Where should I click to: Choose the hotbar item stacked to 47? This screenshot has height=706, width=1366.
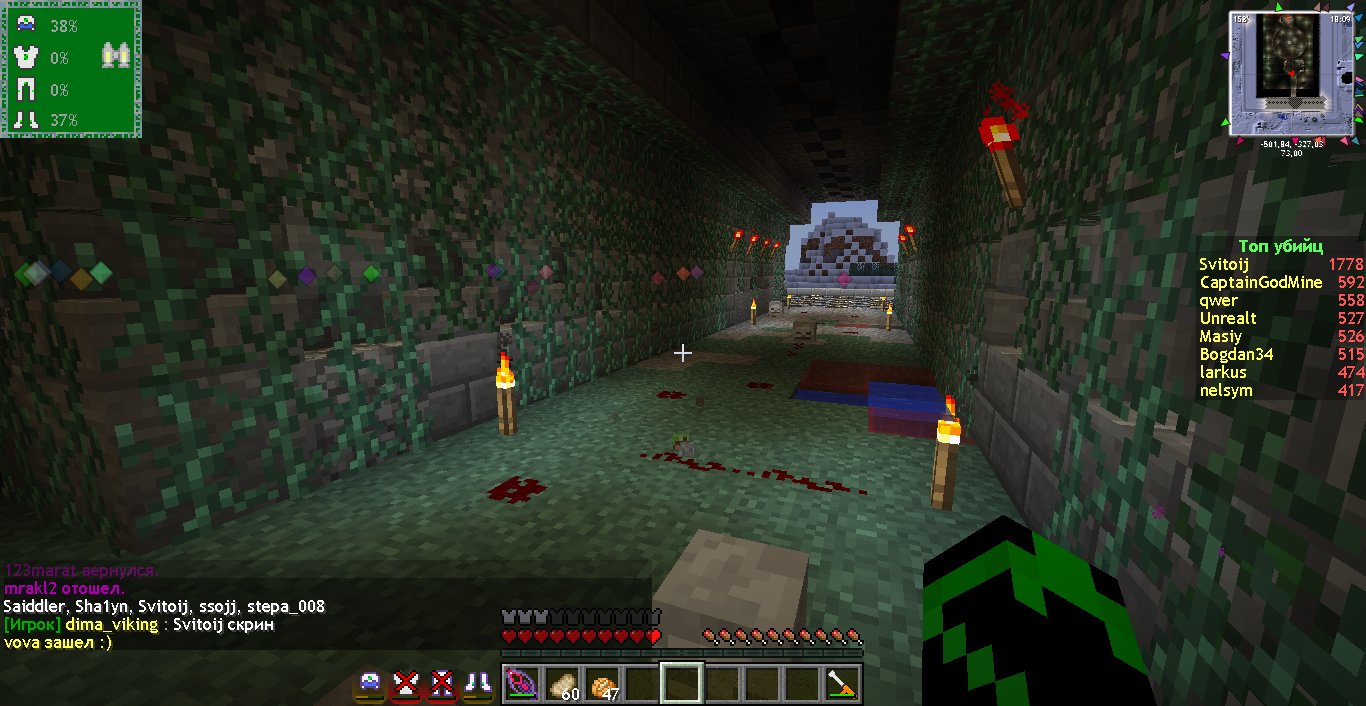click(602, 685)
